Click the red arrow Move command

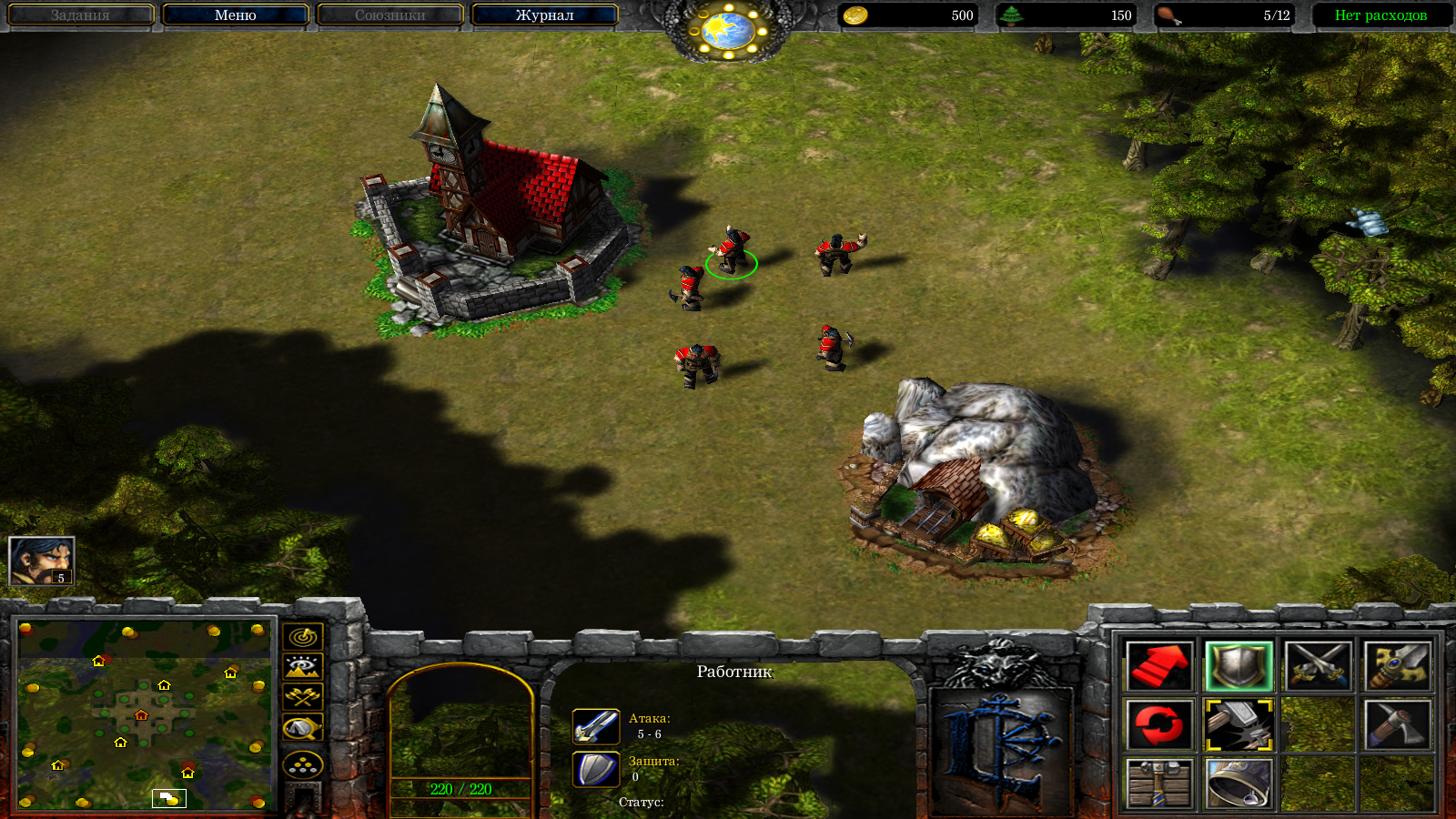coord(1158,666)
